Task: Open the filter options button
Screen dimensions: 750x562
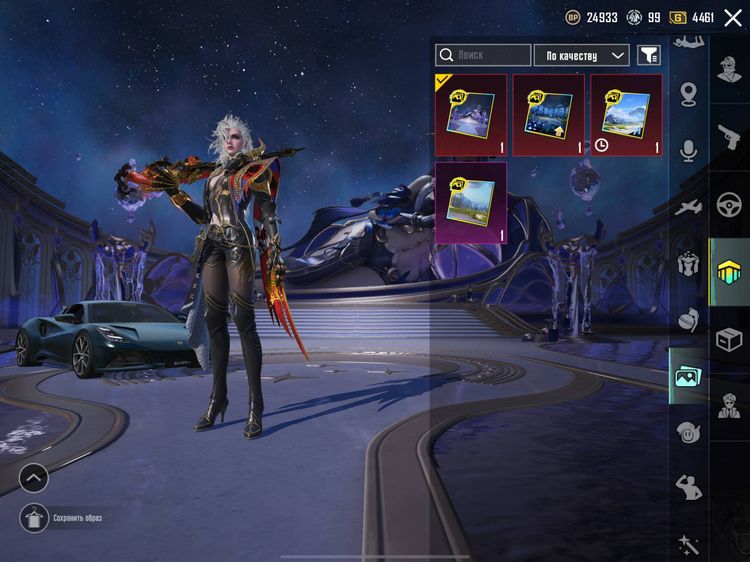Action: point(649,55)
